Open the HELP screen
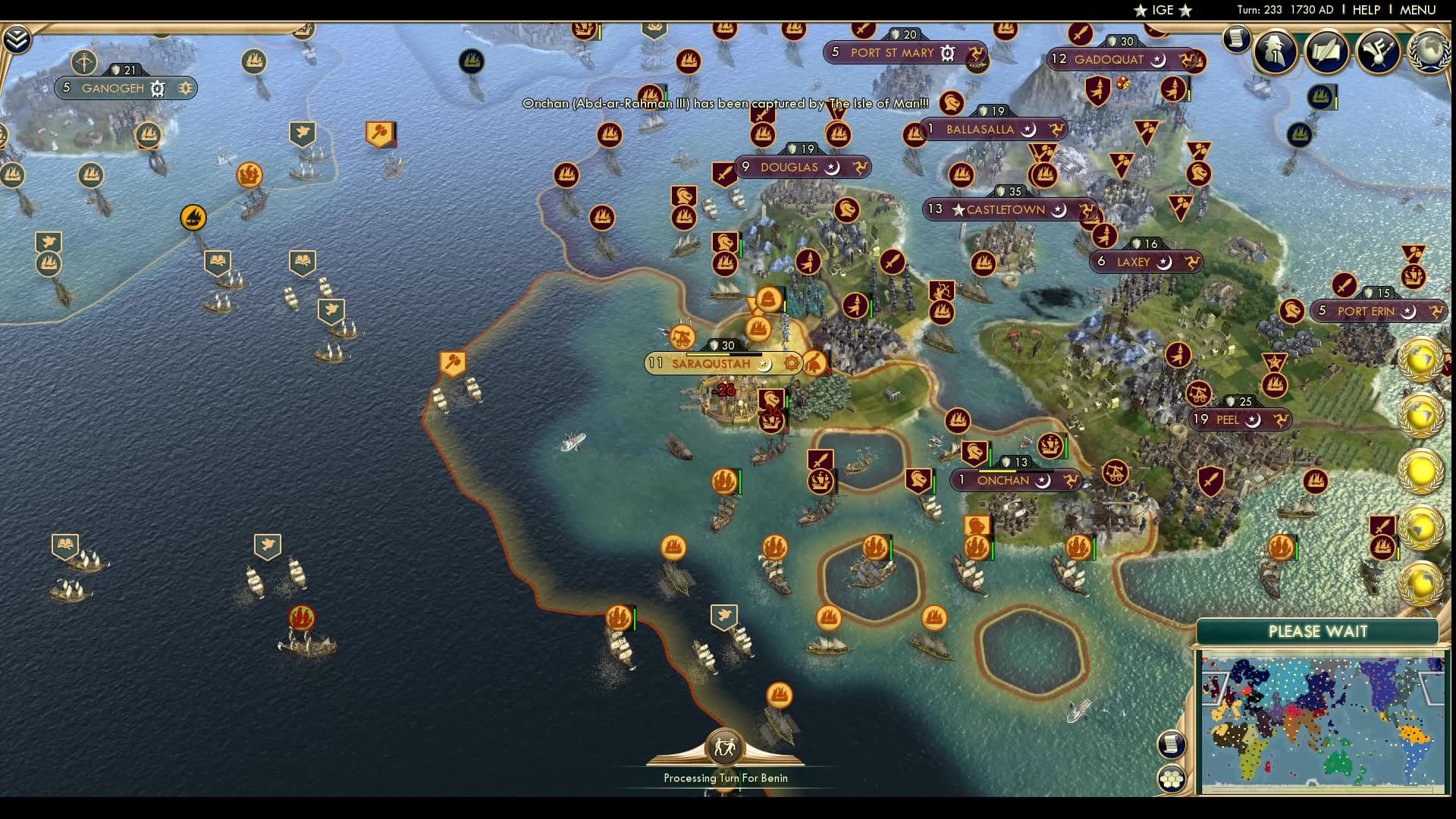This screenshot has height=819, width=1456. [x=1366, y=10]
